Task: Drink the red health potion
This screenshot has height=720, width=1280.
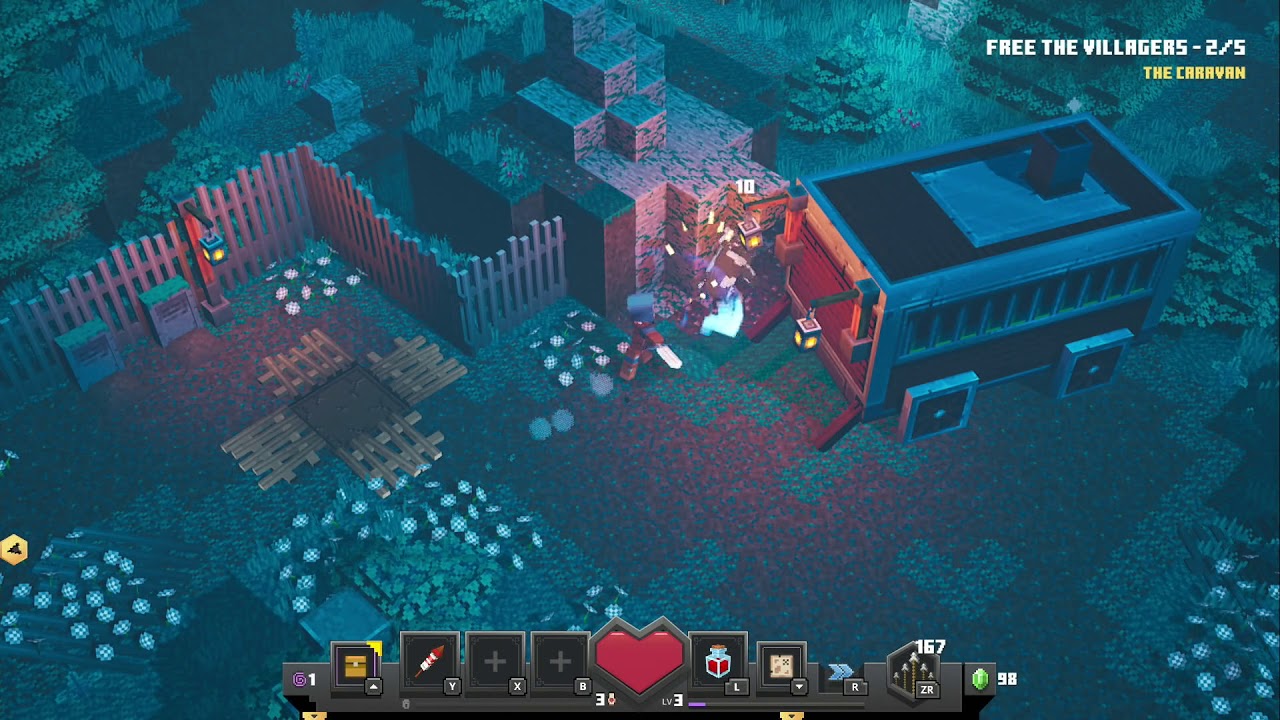Action: [718, 661]
